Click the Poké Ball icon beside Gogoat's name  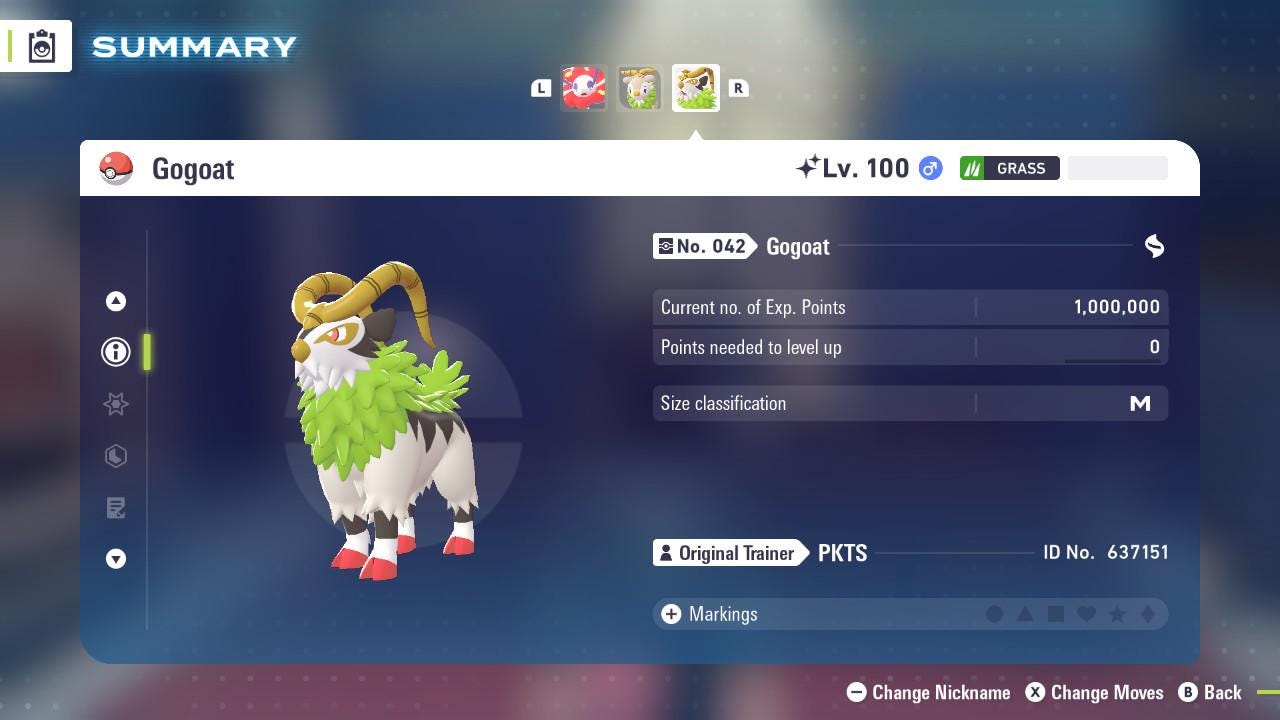tap(118, 168)
